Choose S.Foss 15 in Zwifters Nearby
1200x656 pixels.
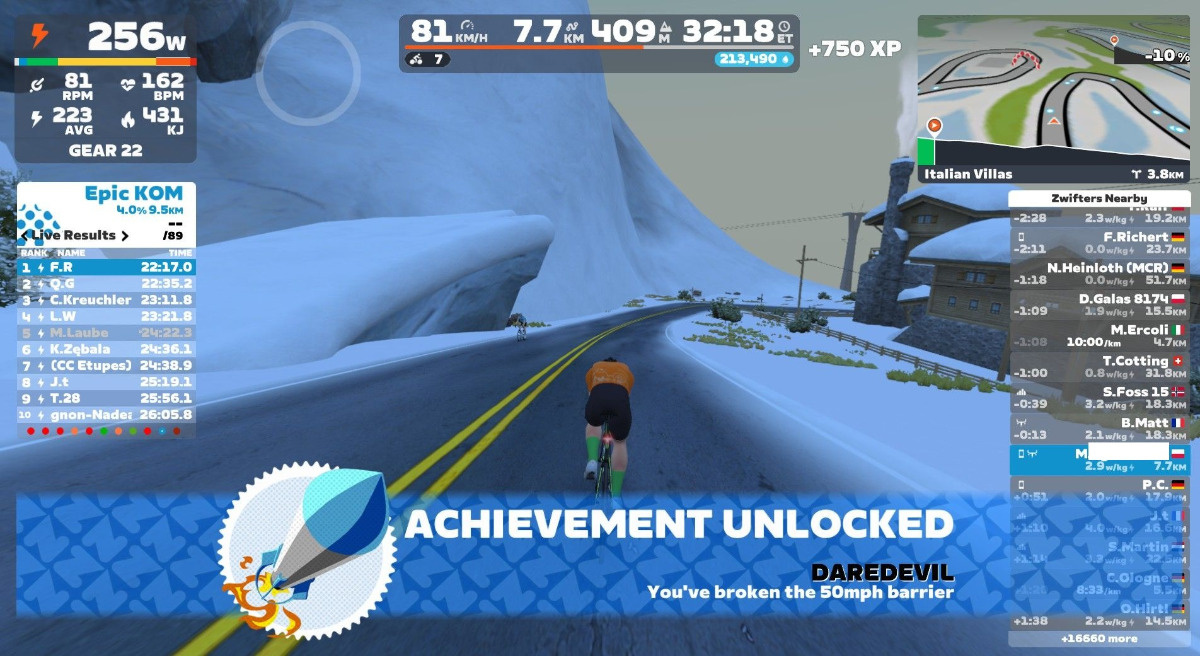(1099, 398)
